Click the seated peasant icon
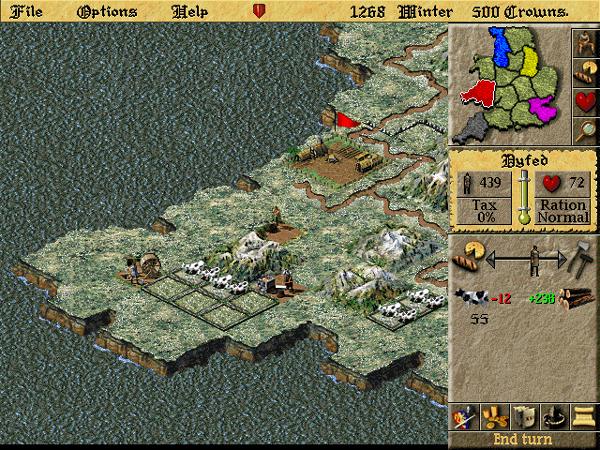Viewport: 600px width, 450px height. point(584,43)
